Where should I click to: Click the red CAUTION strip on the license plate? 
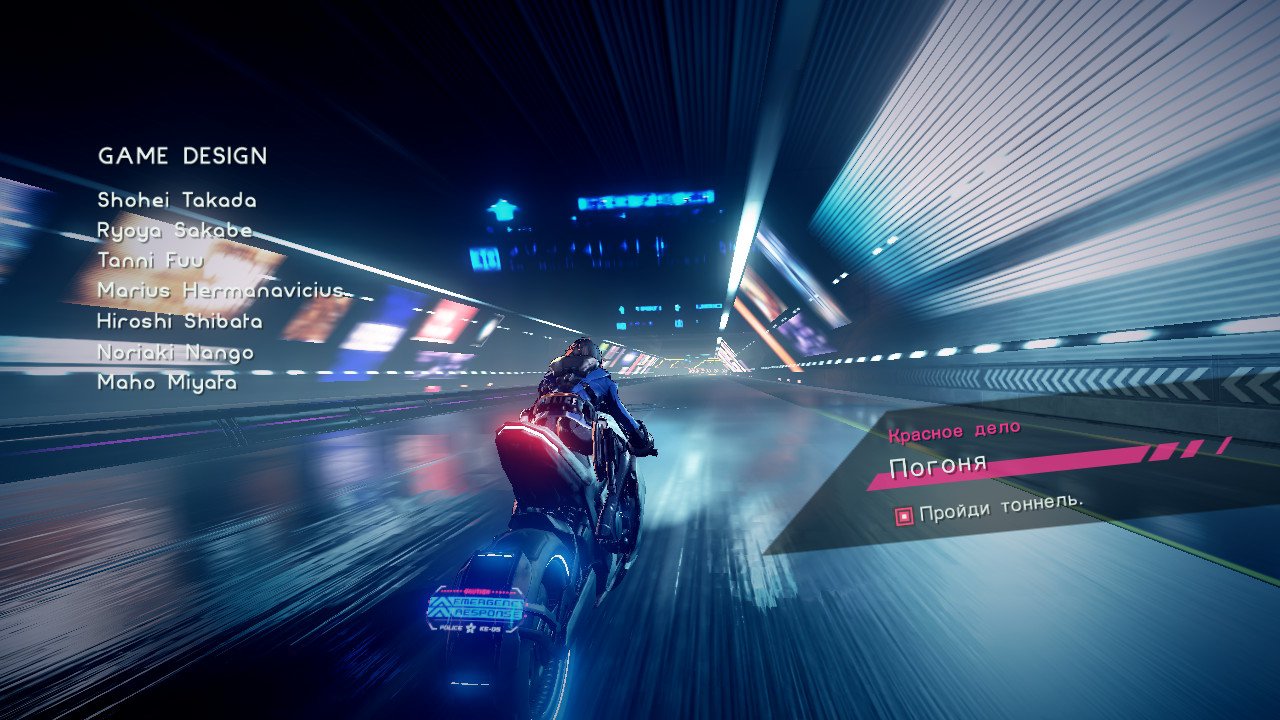tap(477, 591)
